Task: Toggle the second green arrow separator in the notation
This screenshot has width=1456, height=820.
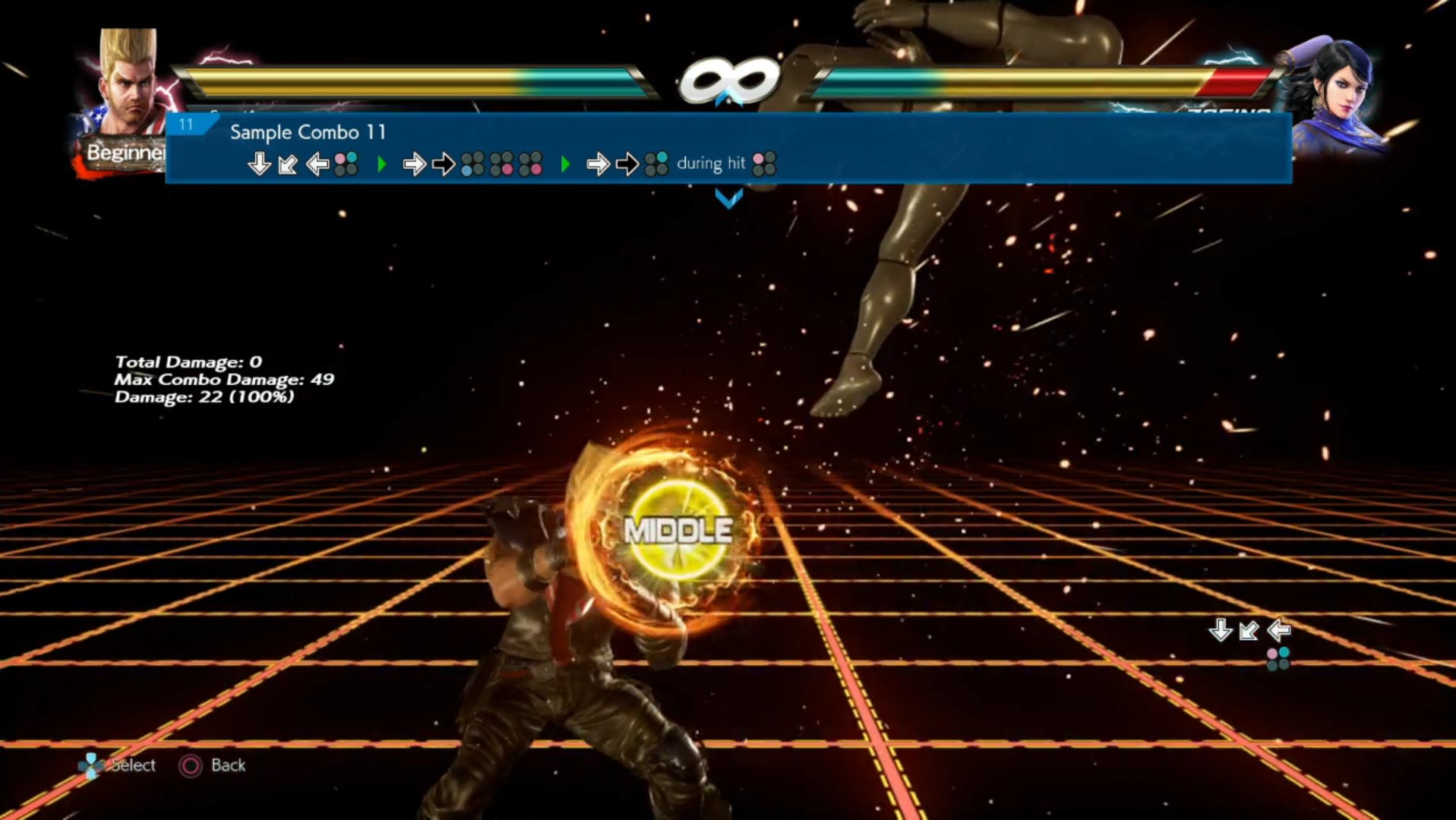Action: click(x=565, y=162)
